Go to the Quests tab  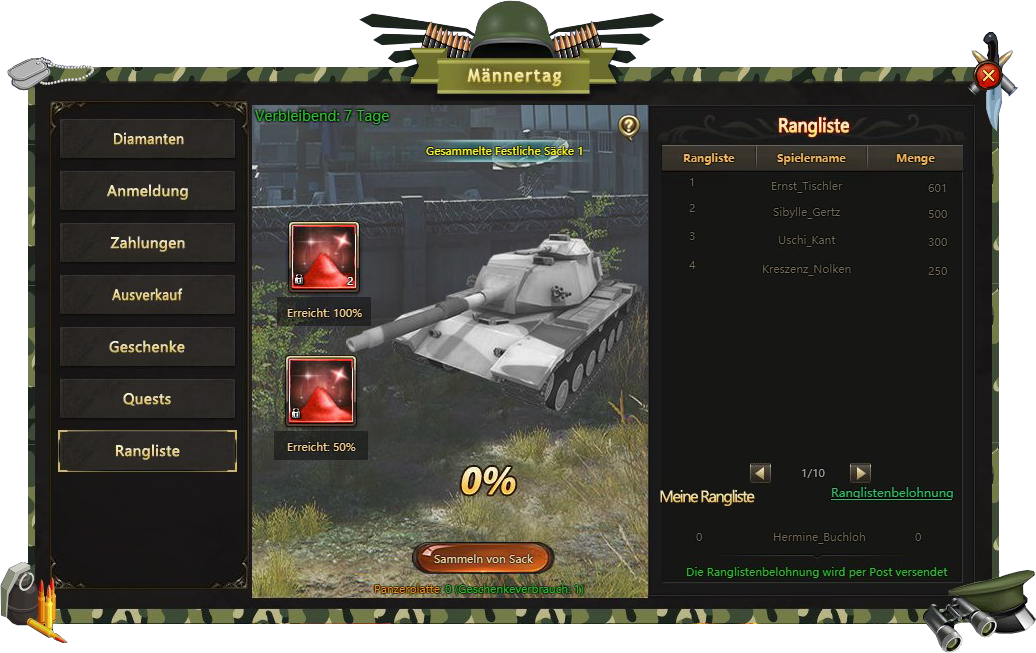[148, 399]
